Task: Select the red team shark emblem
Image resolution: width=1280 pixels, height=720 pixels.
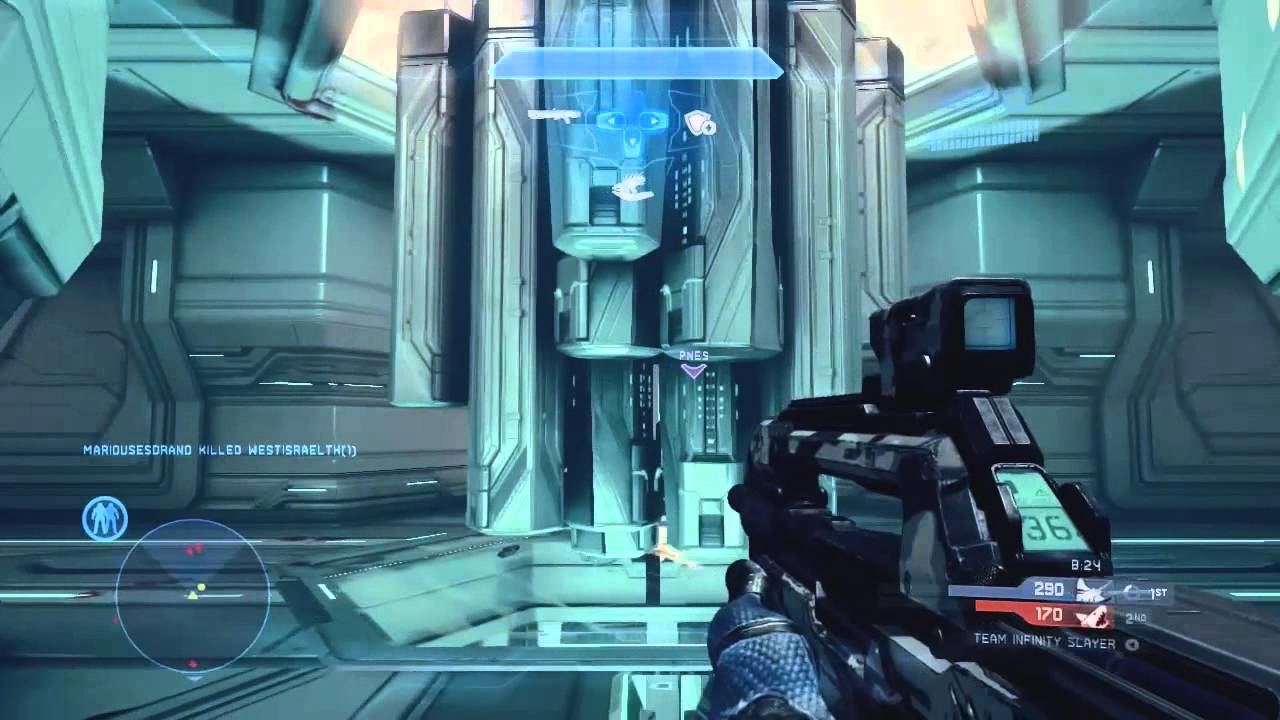Action: (x=1090, y=616)
